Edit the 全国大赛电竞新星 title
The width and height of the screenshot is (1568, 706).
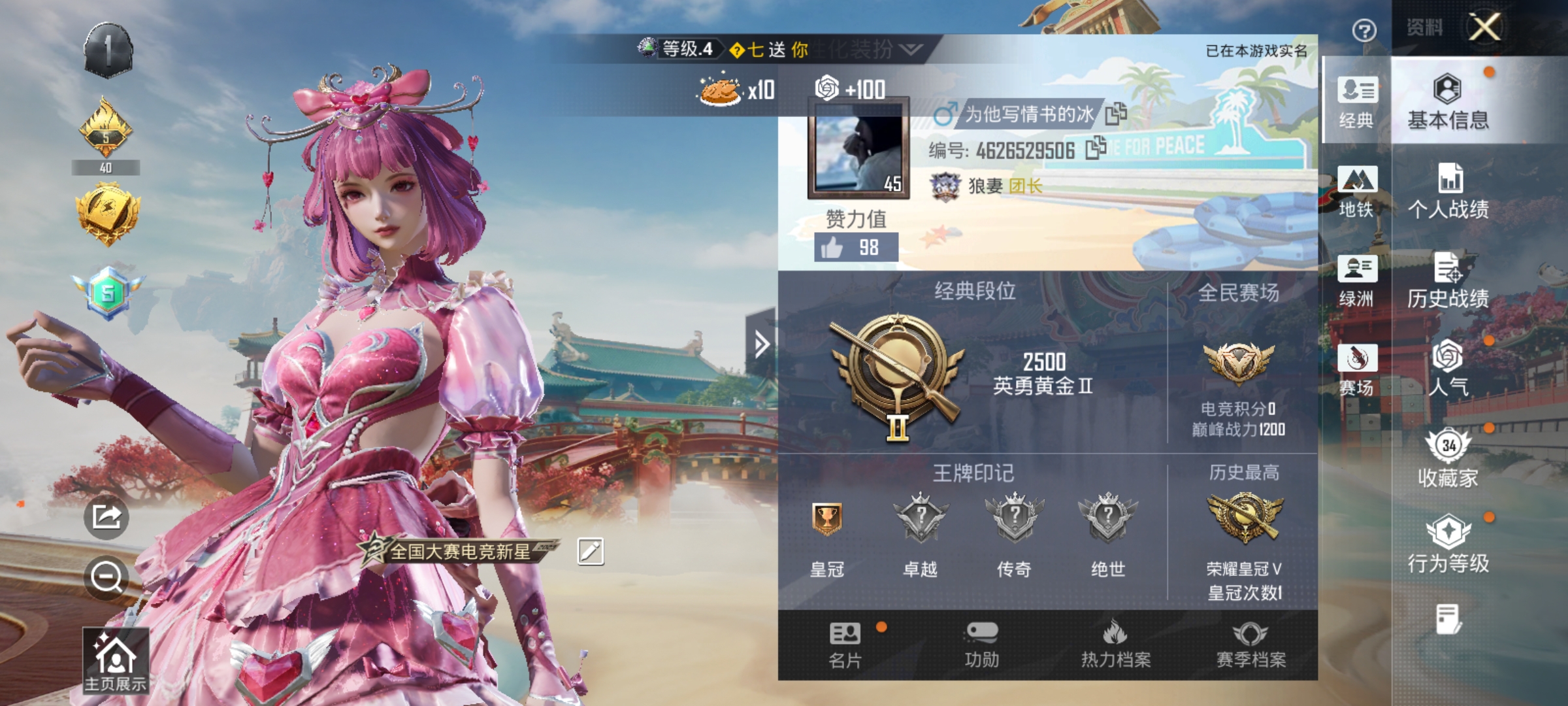coord(591,551)
